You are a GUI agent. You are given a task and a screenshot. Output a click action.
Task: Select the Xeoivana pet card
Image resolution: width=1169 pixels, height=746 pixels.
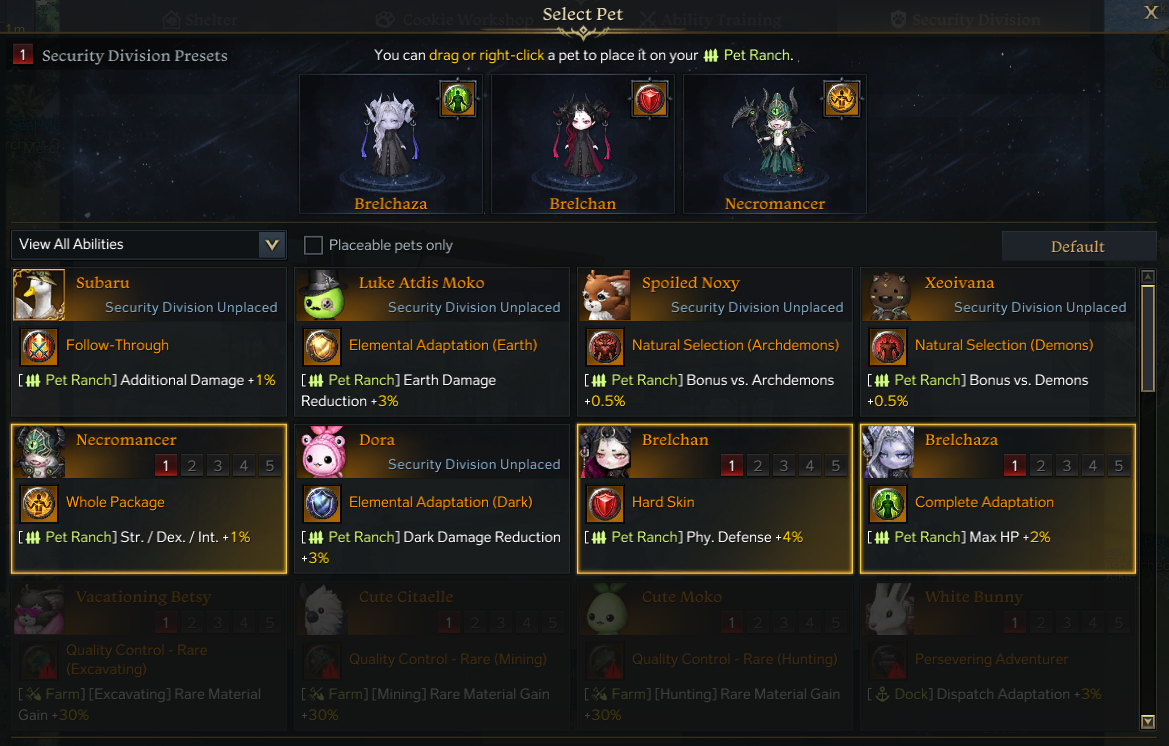[x=997, y=341]
